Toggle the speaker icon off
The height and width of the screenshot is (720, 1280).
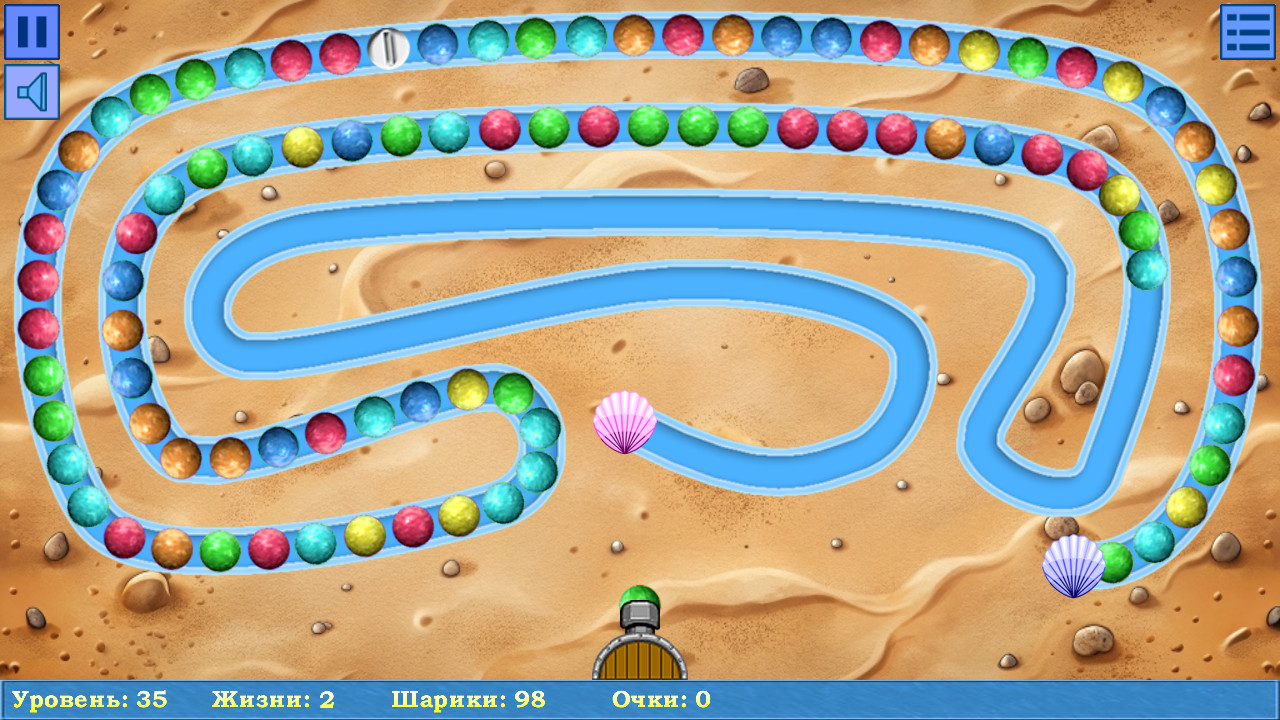[x=31, y=93]
